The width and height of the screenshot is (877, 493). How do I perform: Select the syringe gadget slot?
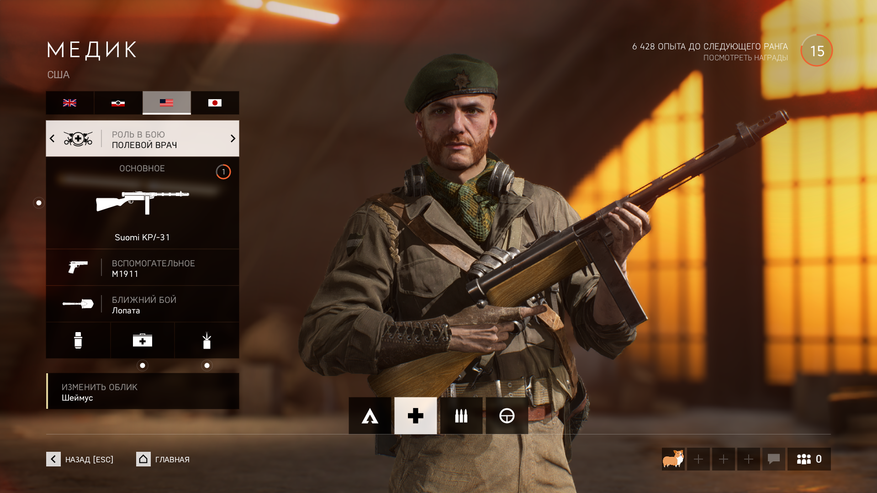78,340
